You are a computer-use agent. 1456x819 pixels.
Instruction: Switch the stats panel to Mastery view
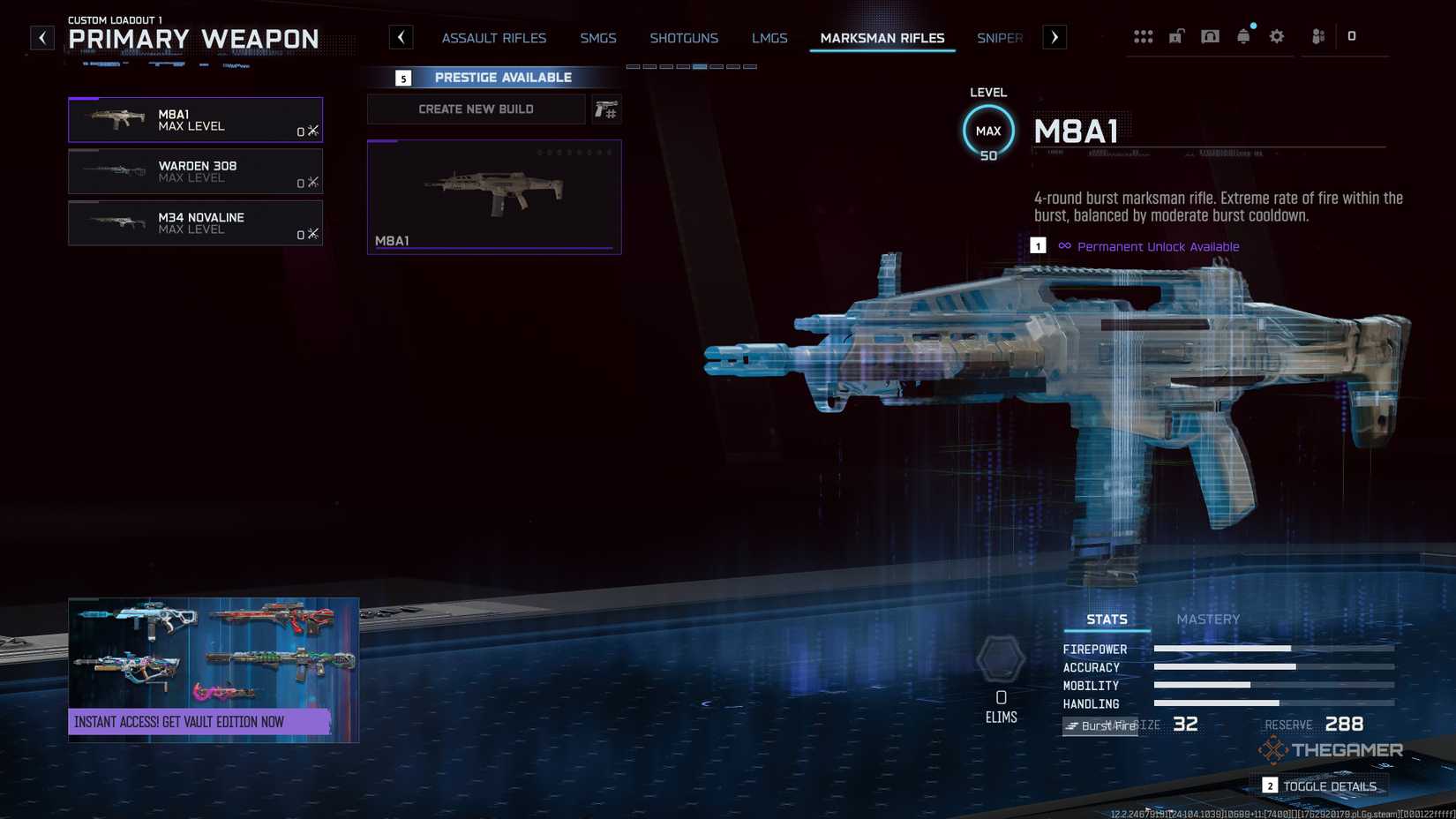(1209, 619)
